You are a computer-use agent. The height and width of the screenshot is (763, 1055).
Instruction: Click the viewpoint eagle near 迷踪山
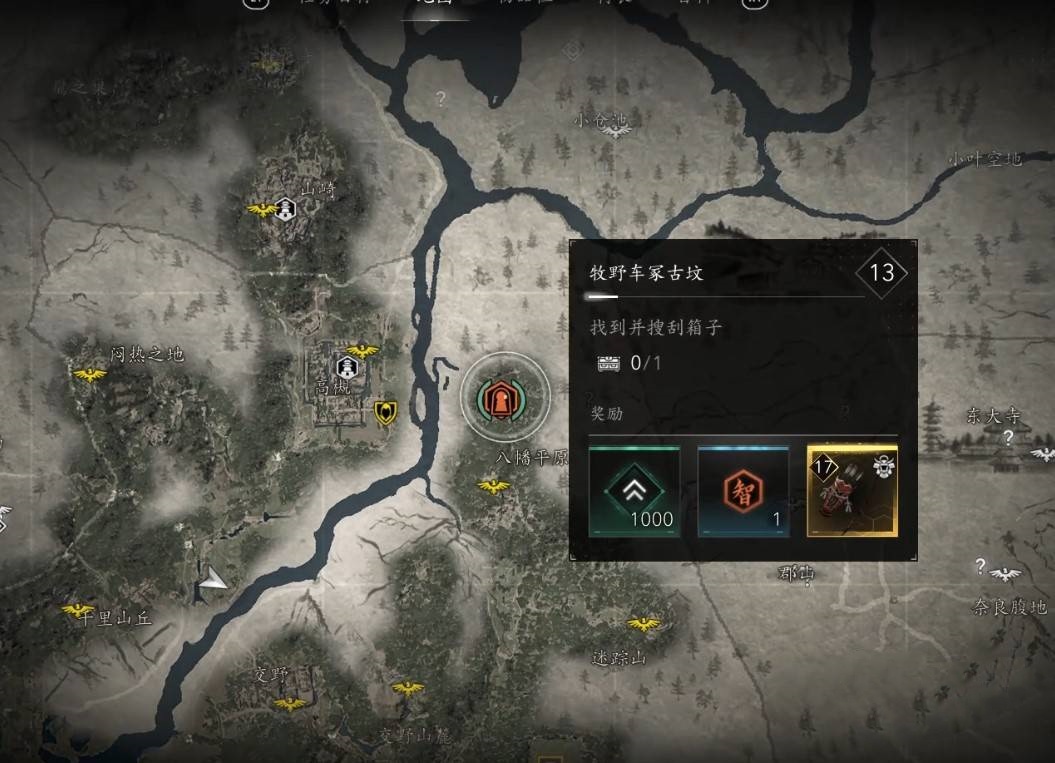tap(643, 624)
